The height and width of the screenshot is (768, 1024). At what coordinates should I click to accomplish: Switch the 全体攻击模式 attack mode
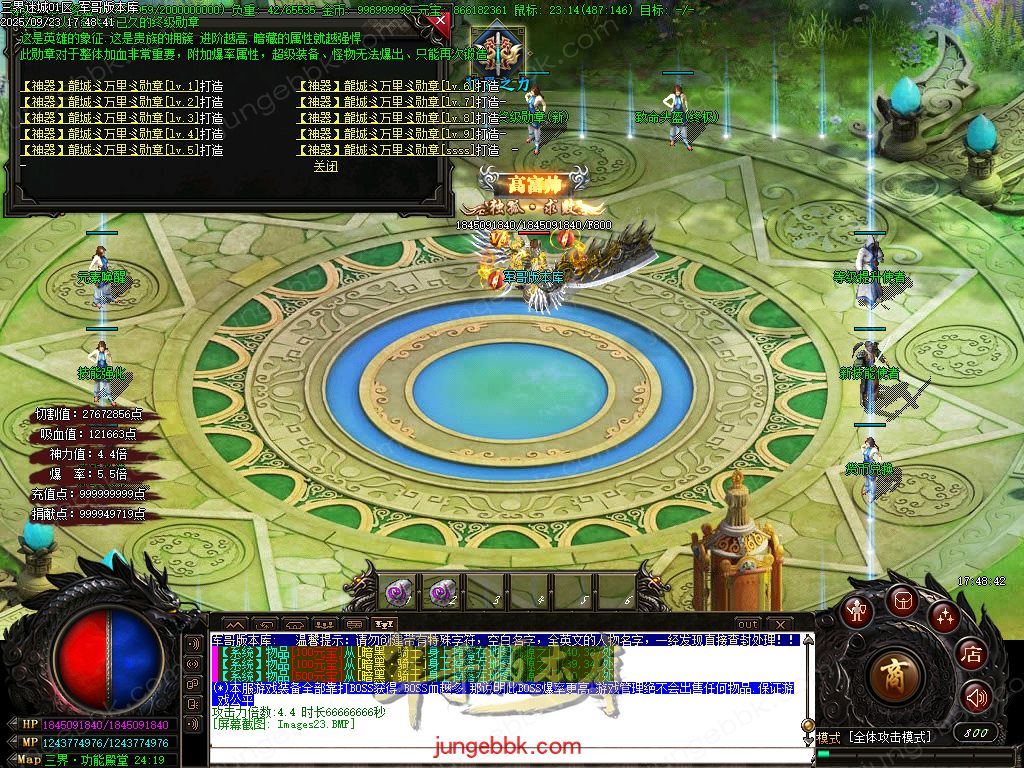point(888,737)
